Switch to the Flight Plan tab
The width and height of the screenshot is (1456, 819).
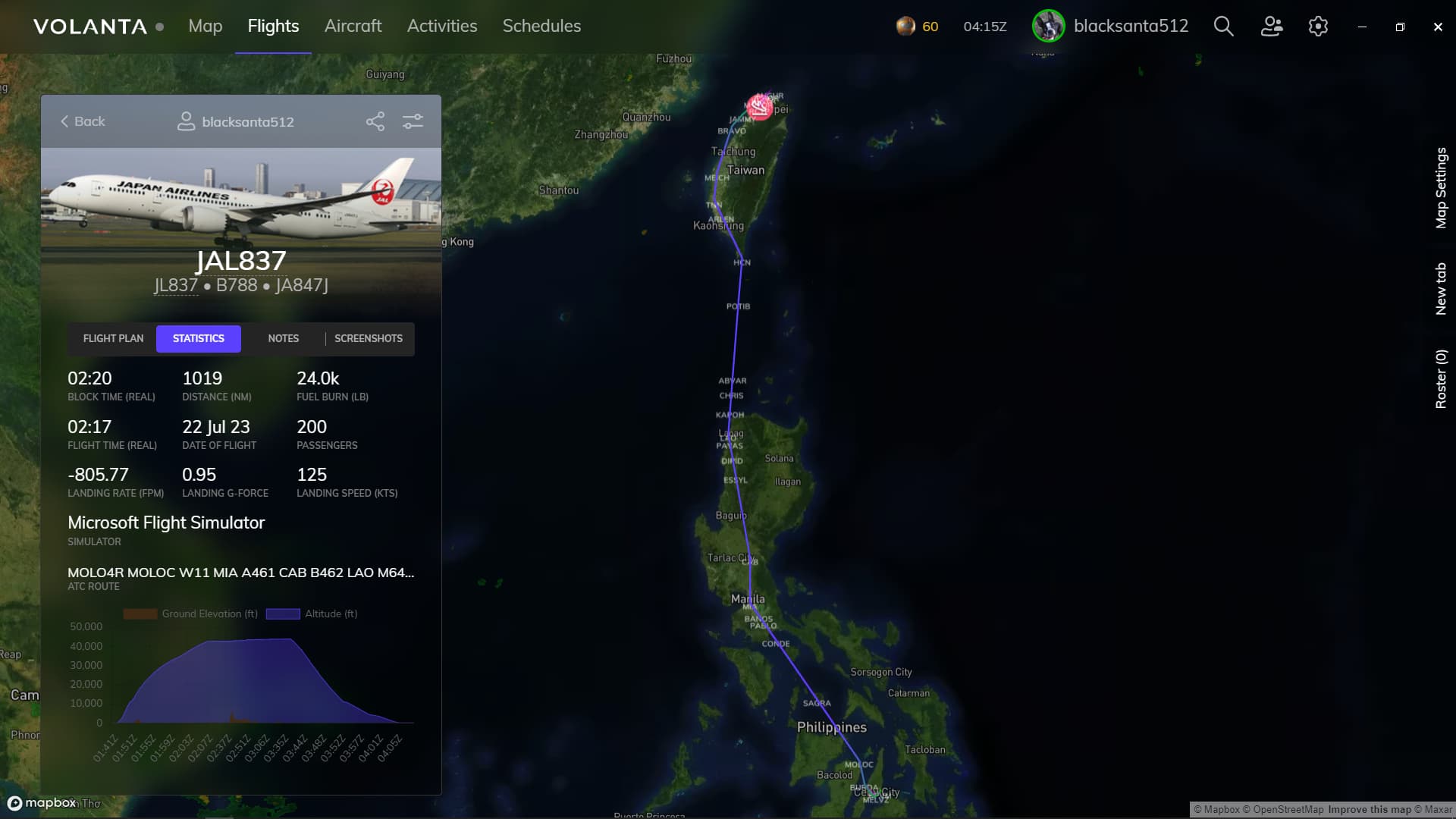(x=112, y=338)
